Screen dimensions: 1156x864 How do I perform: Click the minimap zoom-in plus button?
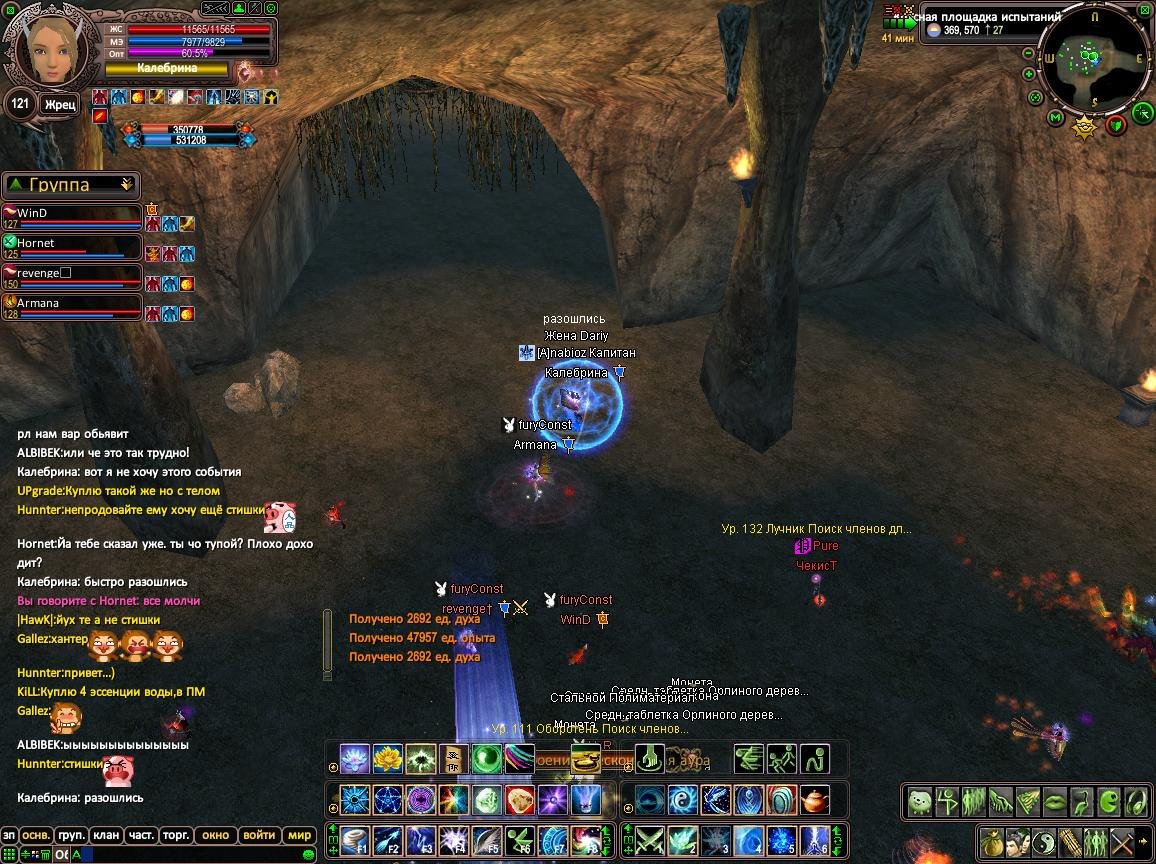(x=1028, y=74)
